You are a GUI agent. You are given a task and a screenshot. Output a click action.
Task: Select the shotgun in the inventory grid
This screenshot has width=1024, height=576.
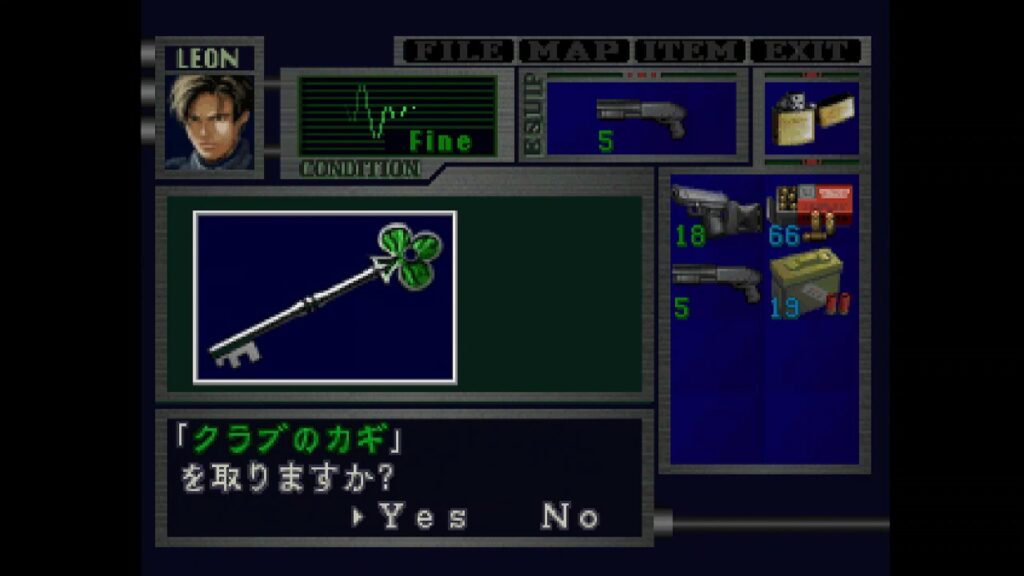click(715, 287)
